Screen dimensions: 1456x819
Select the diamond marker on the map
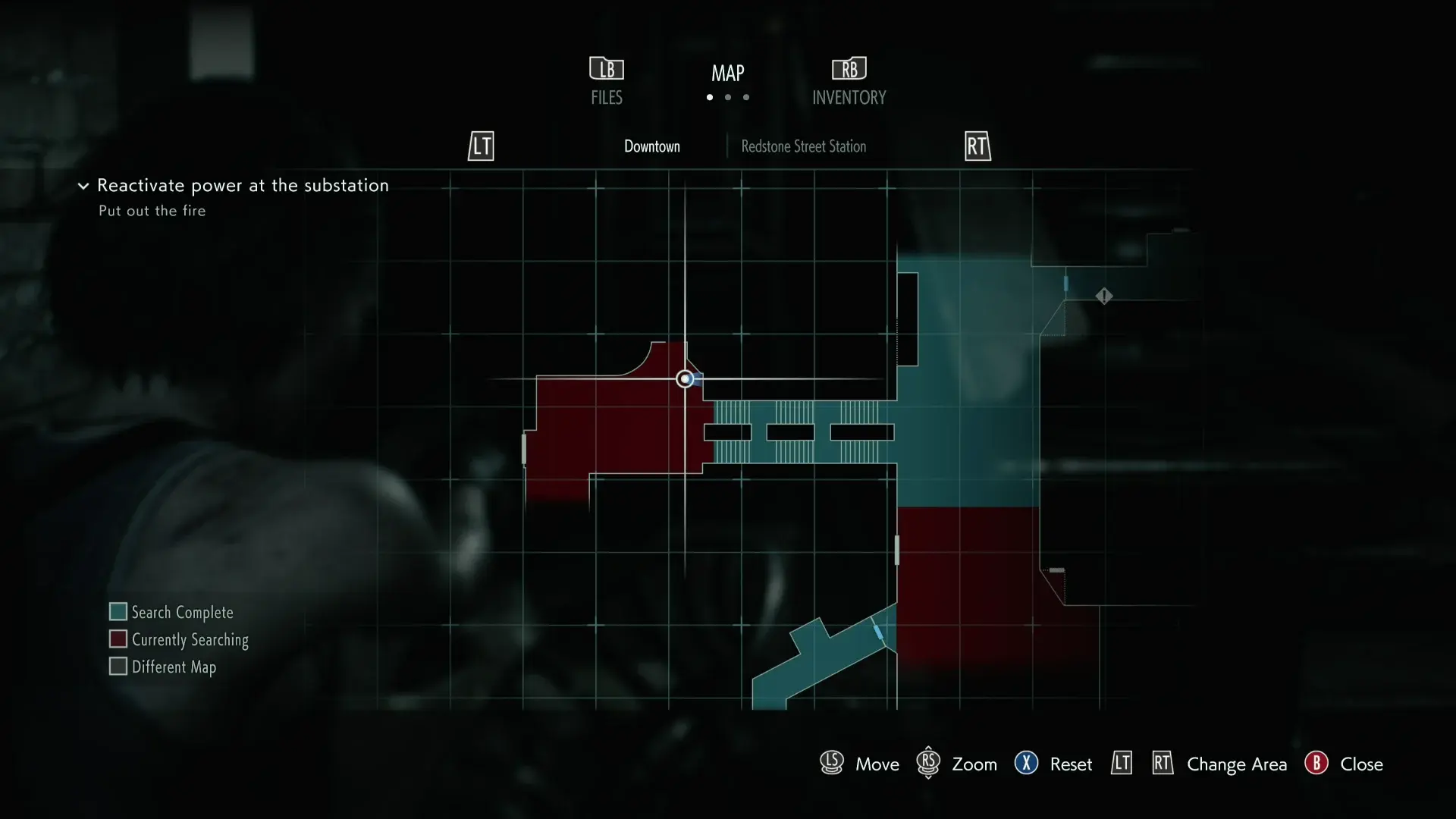pos(1104,296)
